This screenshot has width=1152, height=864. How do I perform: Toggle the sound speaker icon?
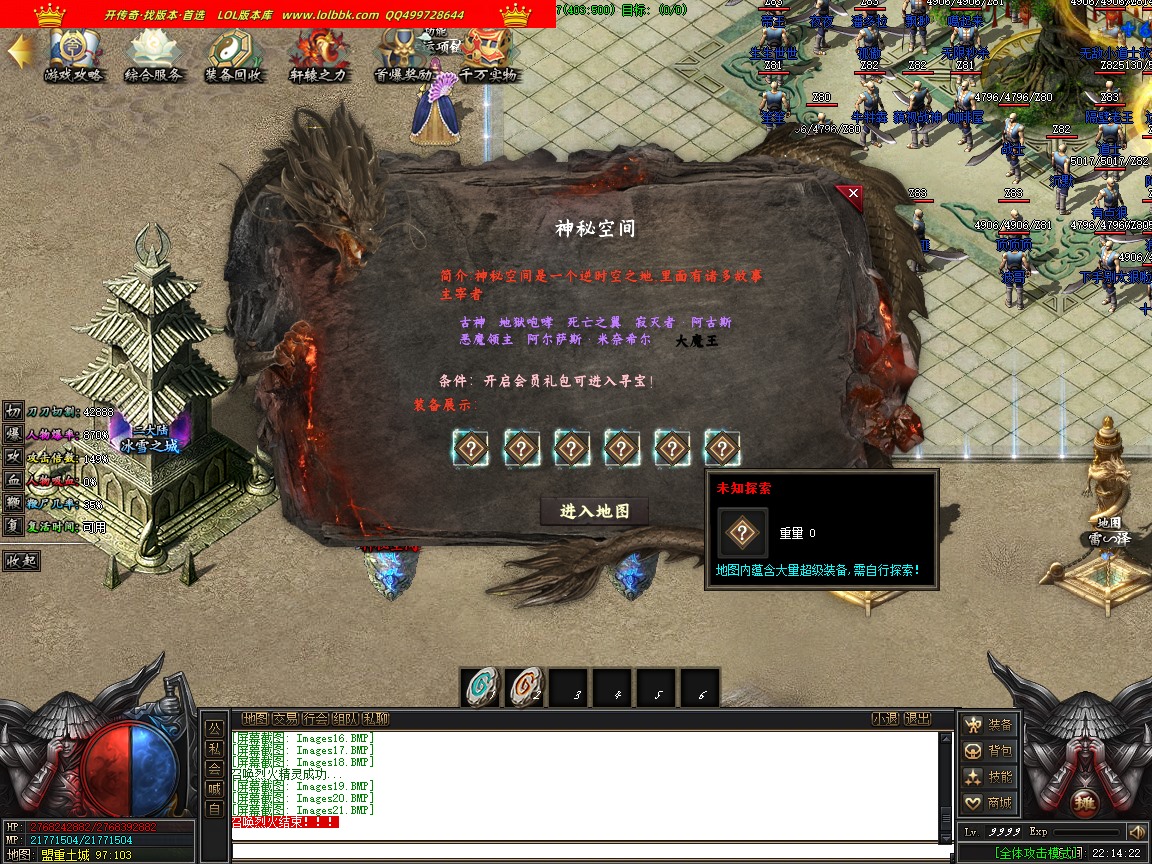(x=1136, y=832)
